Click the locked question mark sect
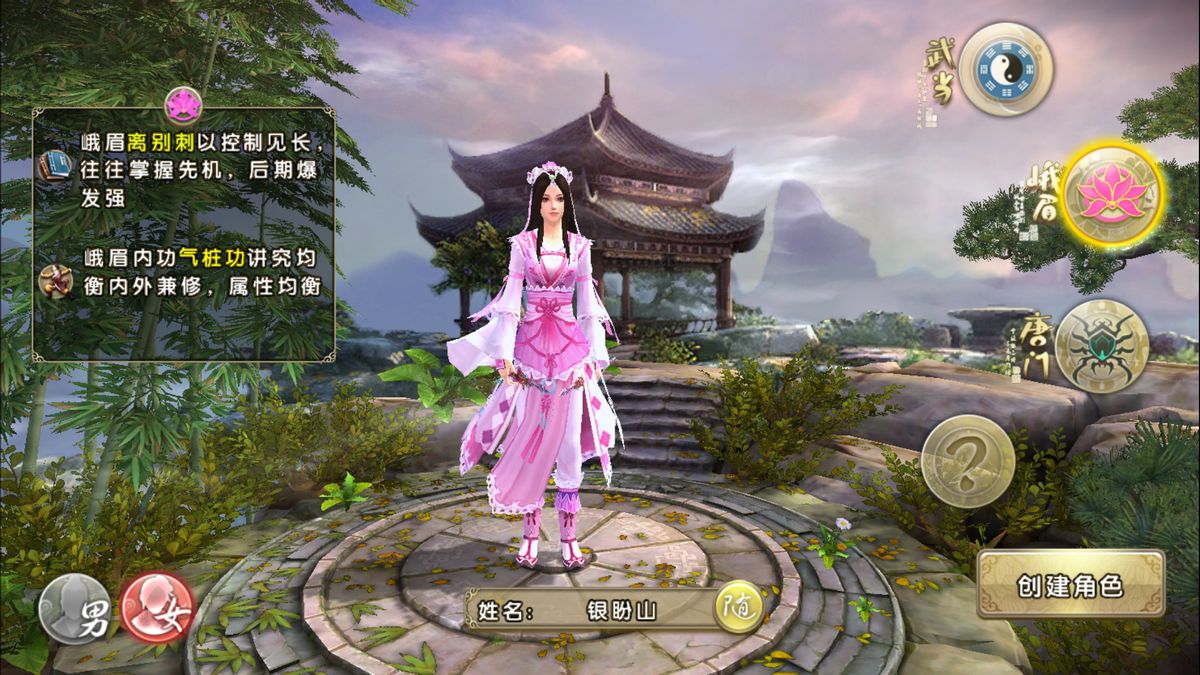Viewport: 1200px width, 675px height. 967,460
